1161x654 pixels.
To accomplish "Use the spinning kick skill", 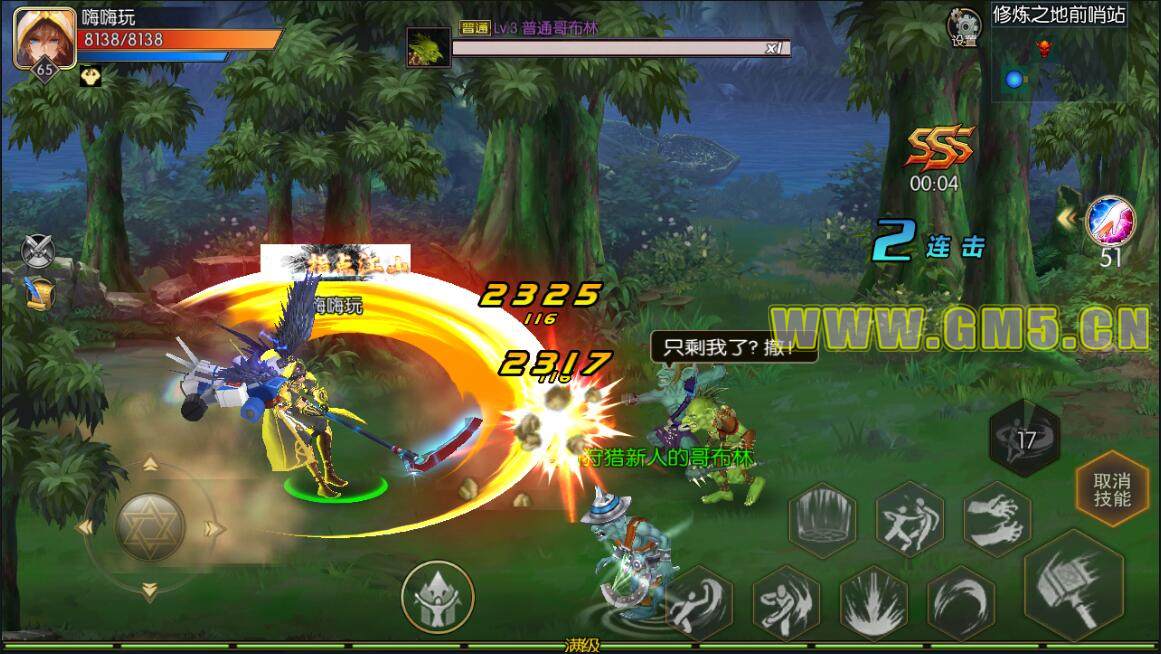I will [699, 603].
